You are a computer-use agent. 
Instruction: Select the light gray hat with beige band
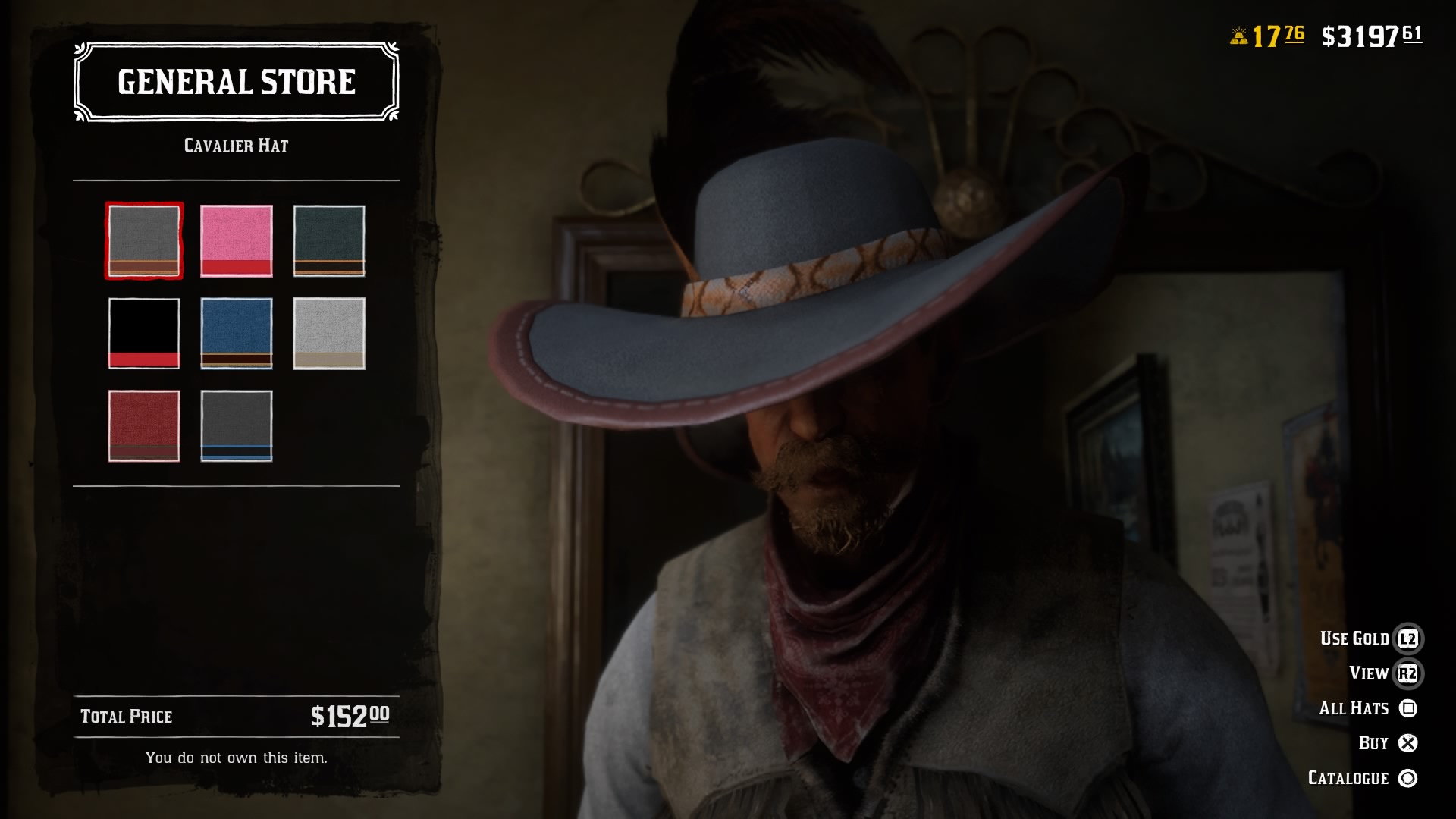click(x=328, y=333)
